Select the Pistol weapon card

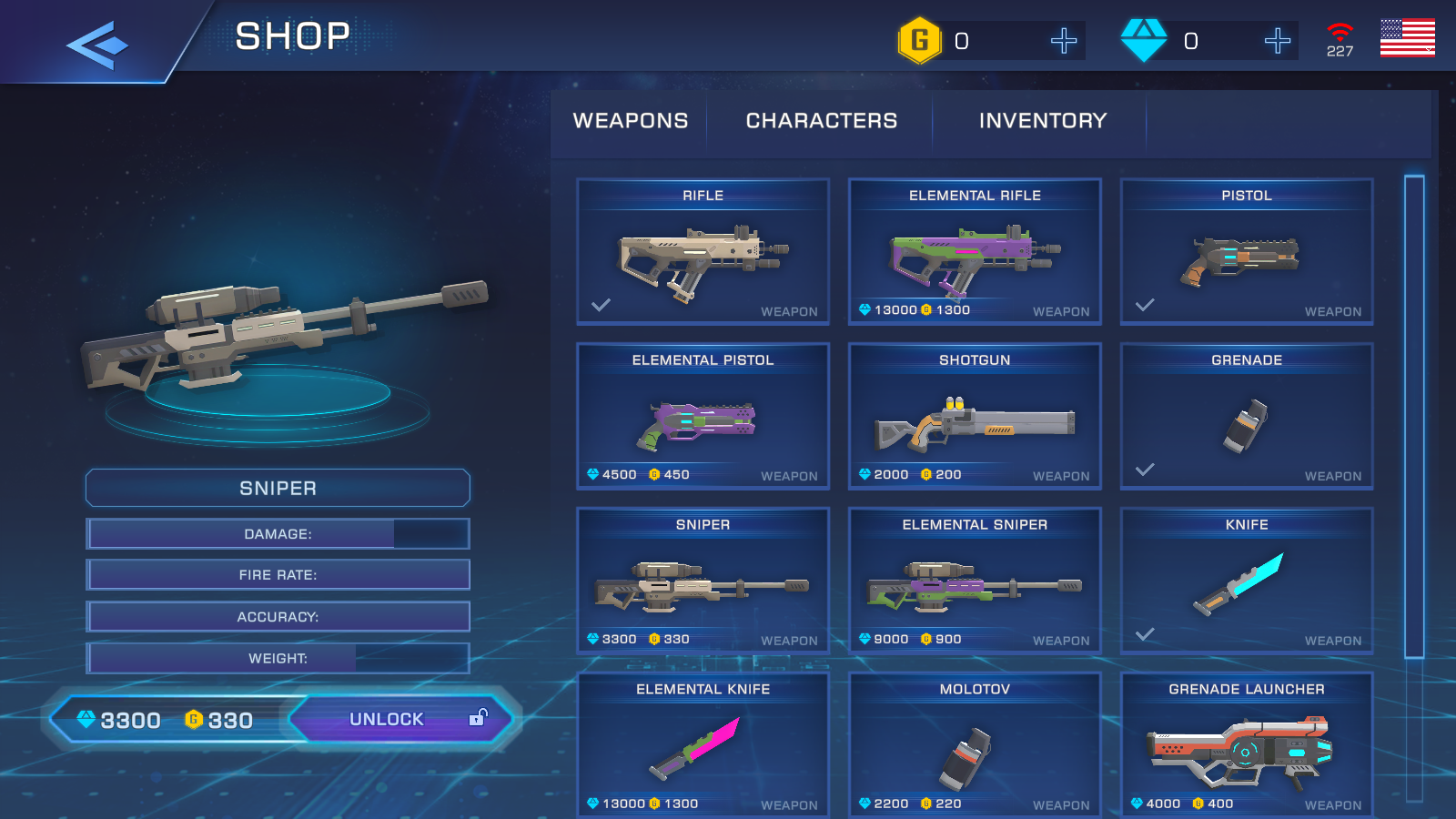coord(1246,252)
